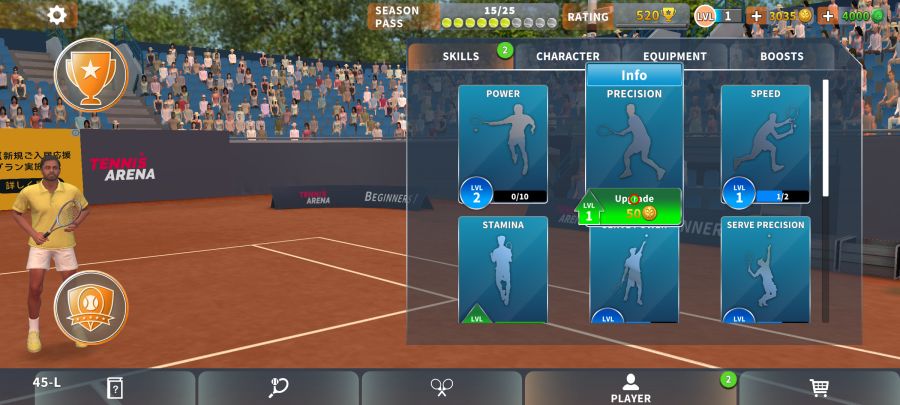Show Info for Precision skill
900x405 pixels.
tap(634, 75)
